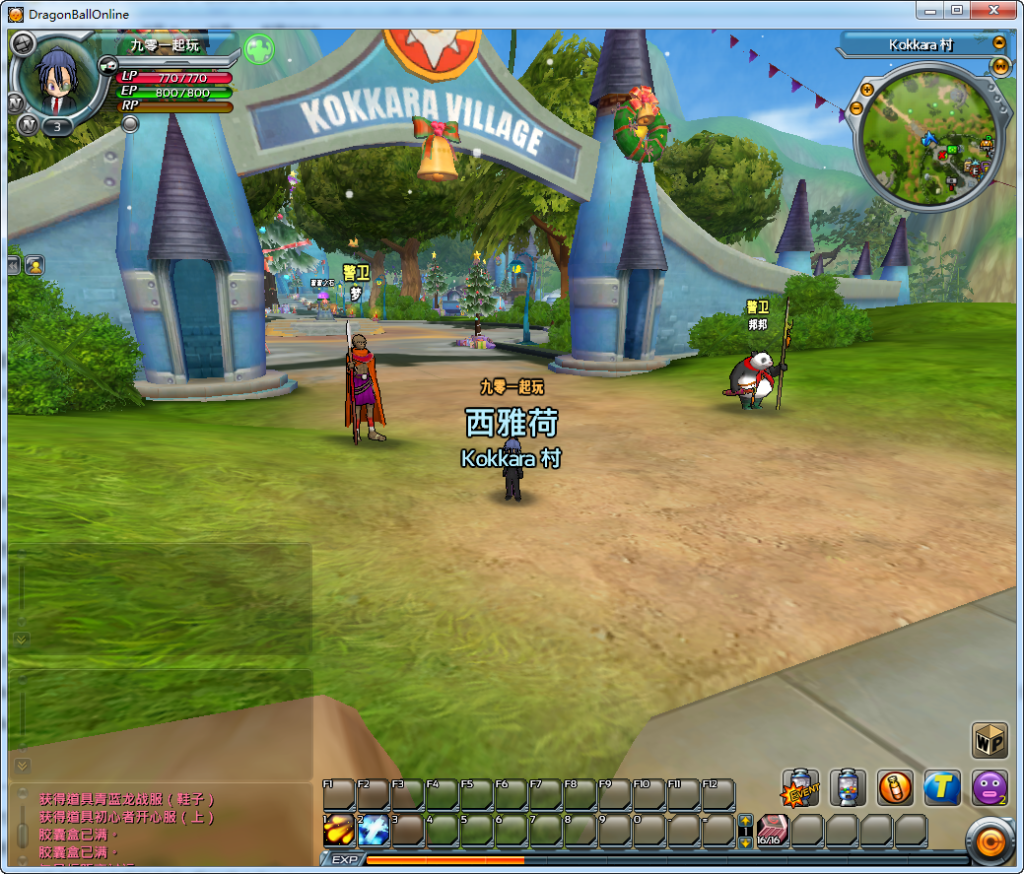Open the capsule bag showing 16/16
Image resolution: width=1024 pixels, height=874 pixels.
773,831
